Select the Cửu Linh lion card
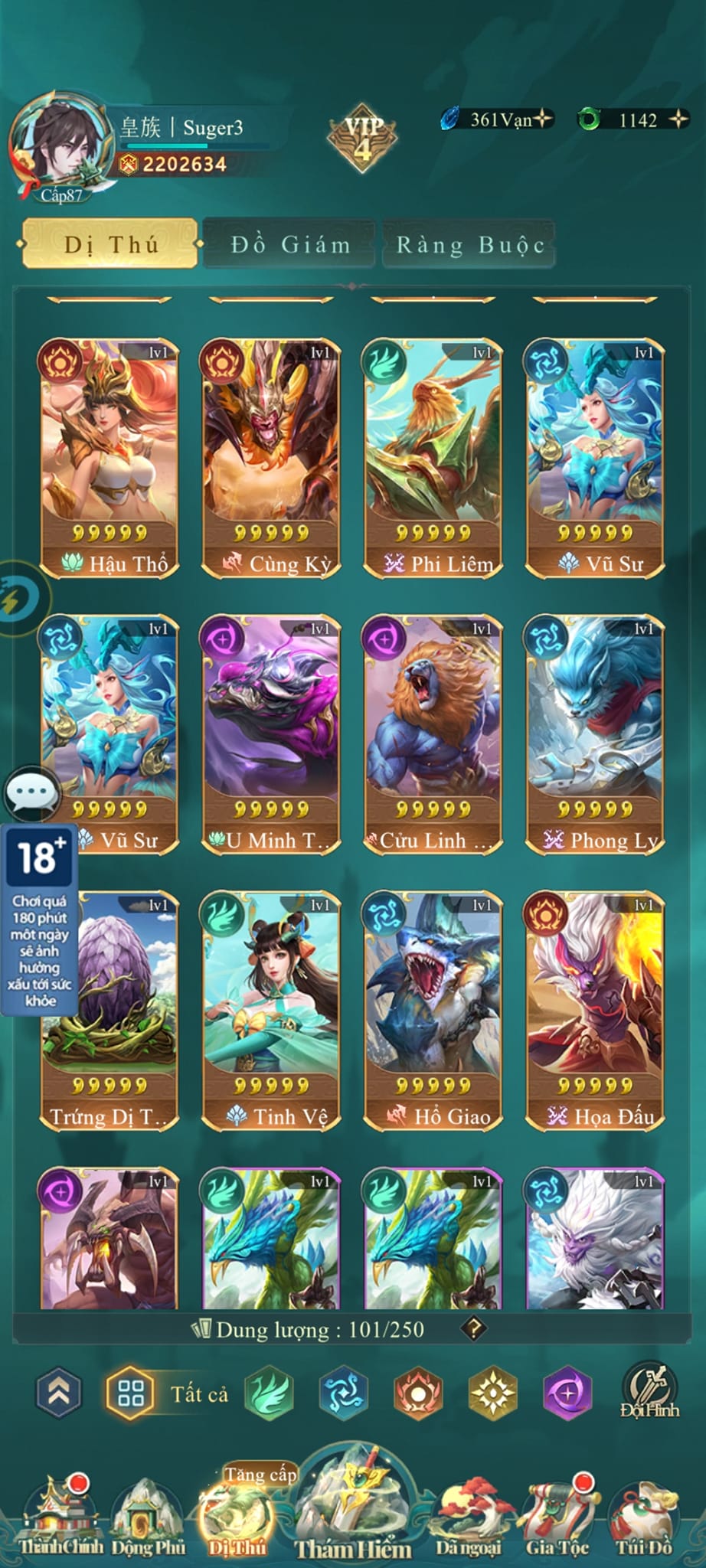The image size is (706, 1568). tap(433, 734)
